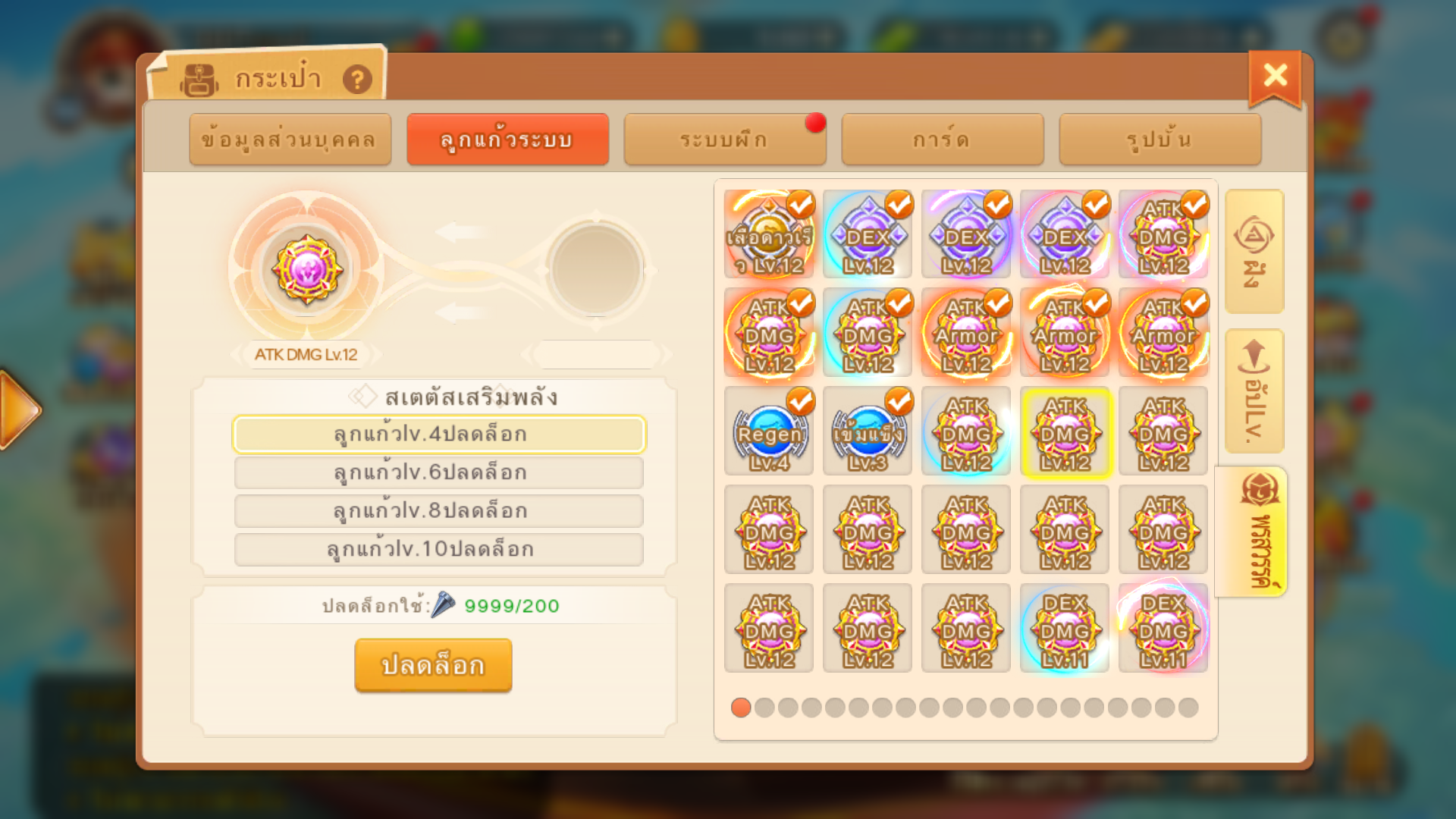Click the equipped ATK DMG Lv.12 orb socket
This screenshot has height=819, width=1456.
[x=307, y=270]
